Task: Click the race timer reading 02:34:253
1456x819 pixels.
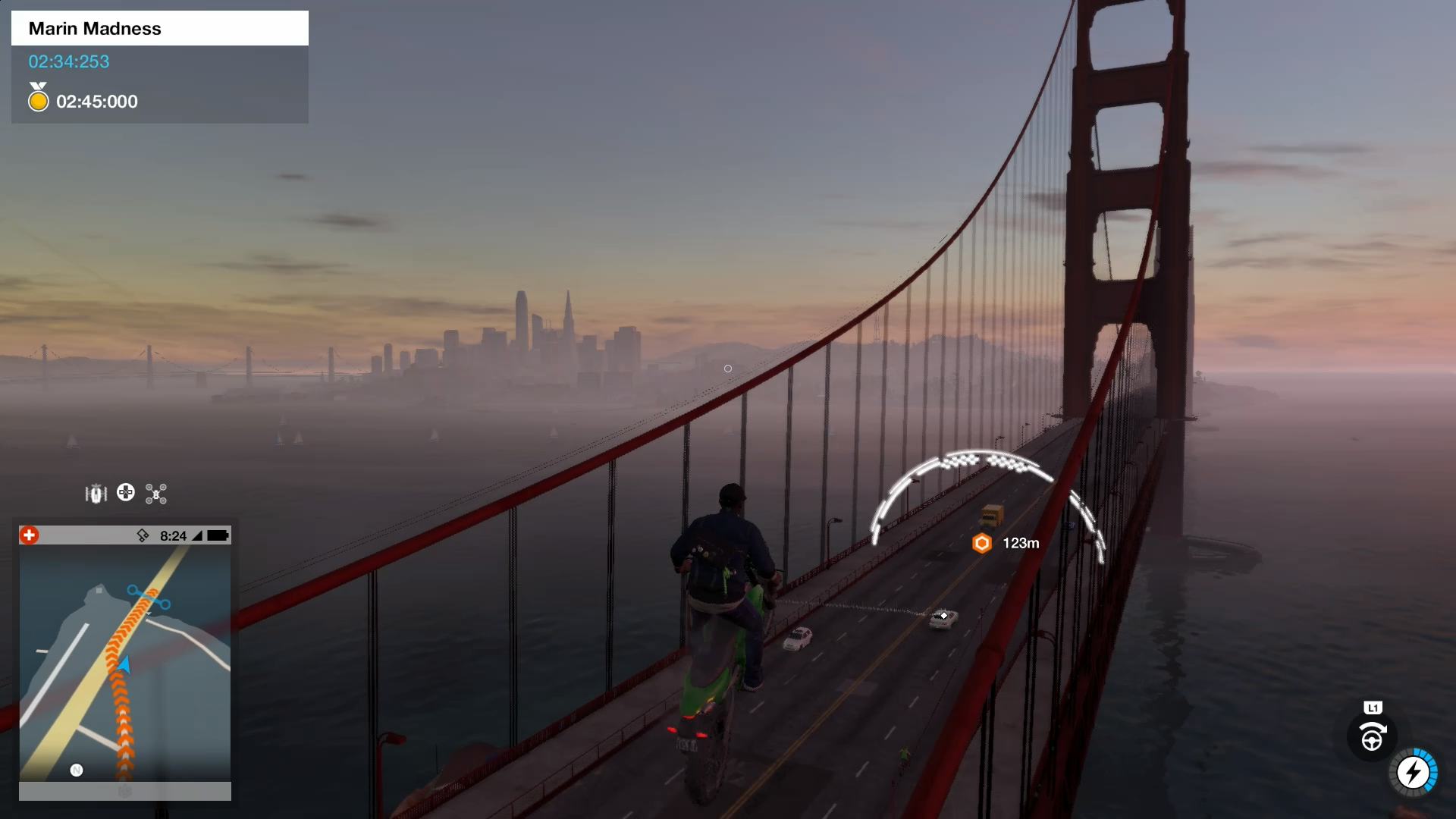Action: (x=69, y=63)
